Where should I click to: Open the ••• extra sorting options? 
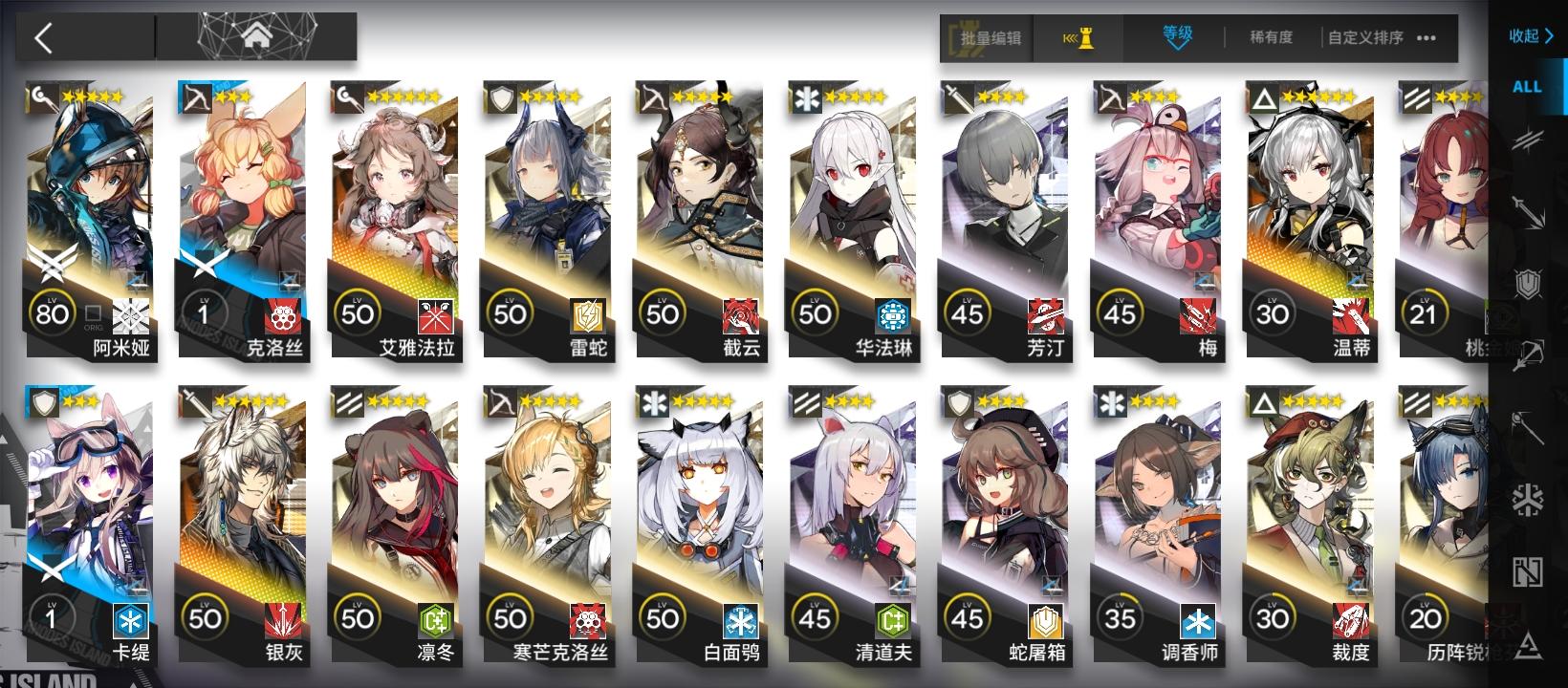click(1425, 39)
